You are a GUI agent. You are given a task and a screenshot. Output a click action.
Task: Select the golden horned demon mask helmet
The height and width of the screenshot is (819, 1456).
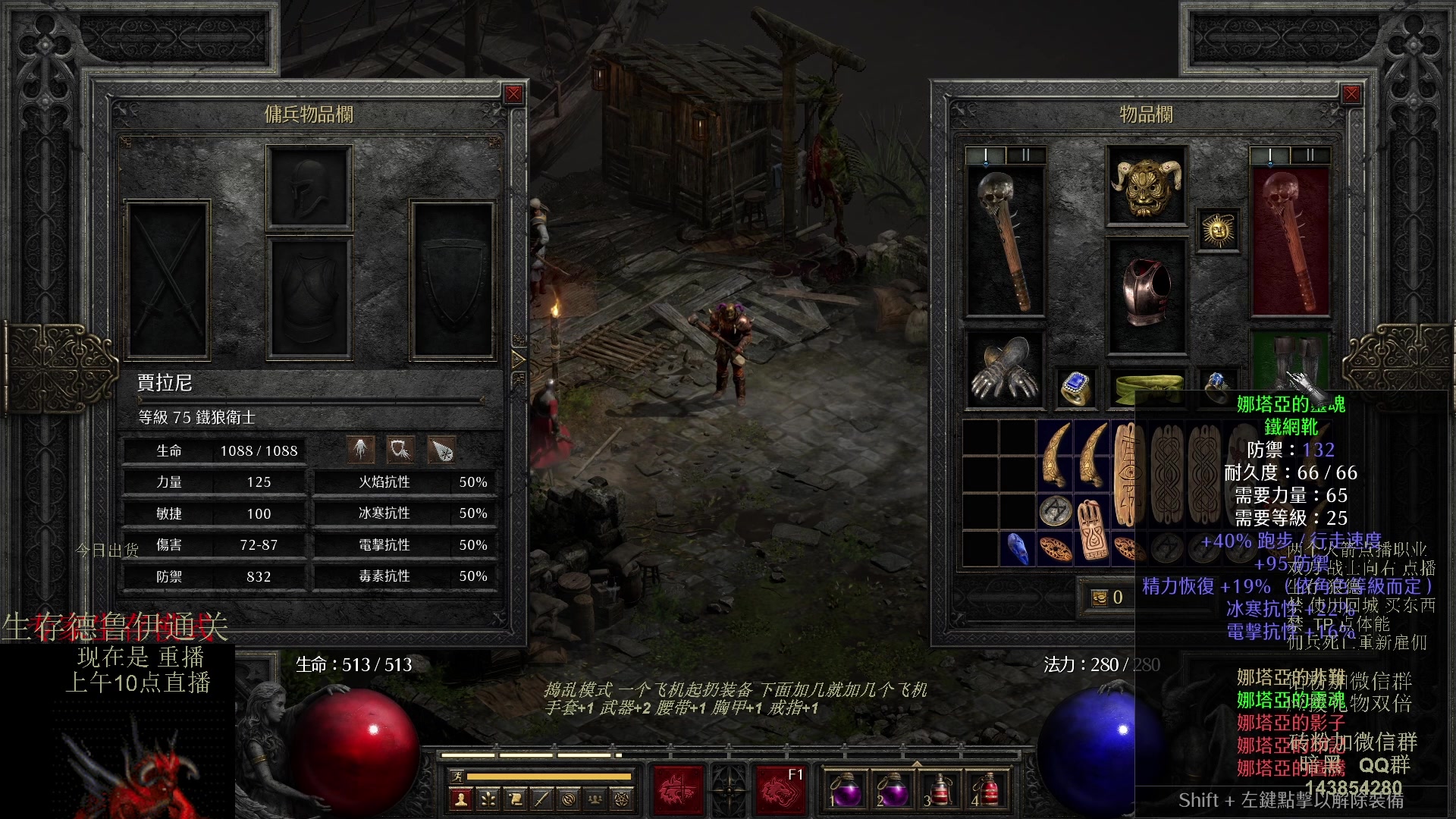(1146, 186)
